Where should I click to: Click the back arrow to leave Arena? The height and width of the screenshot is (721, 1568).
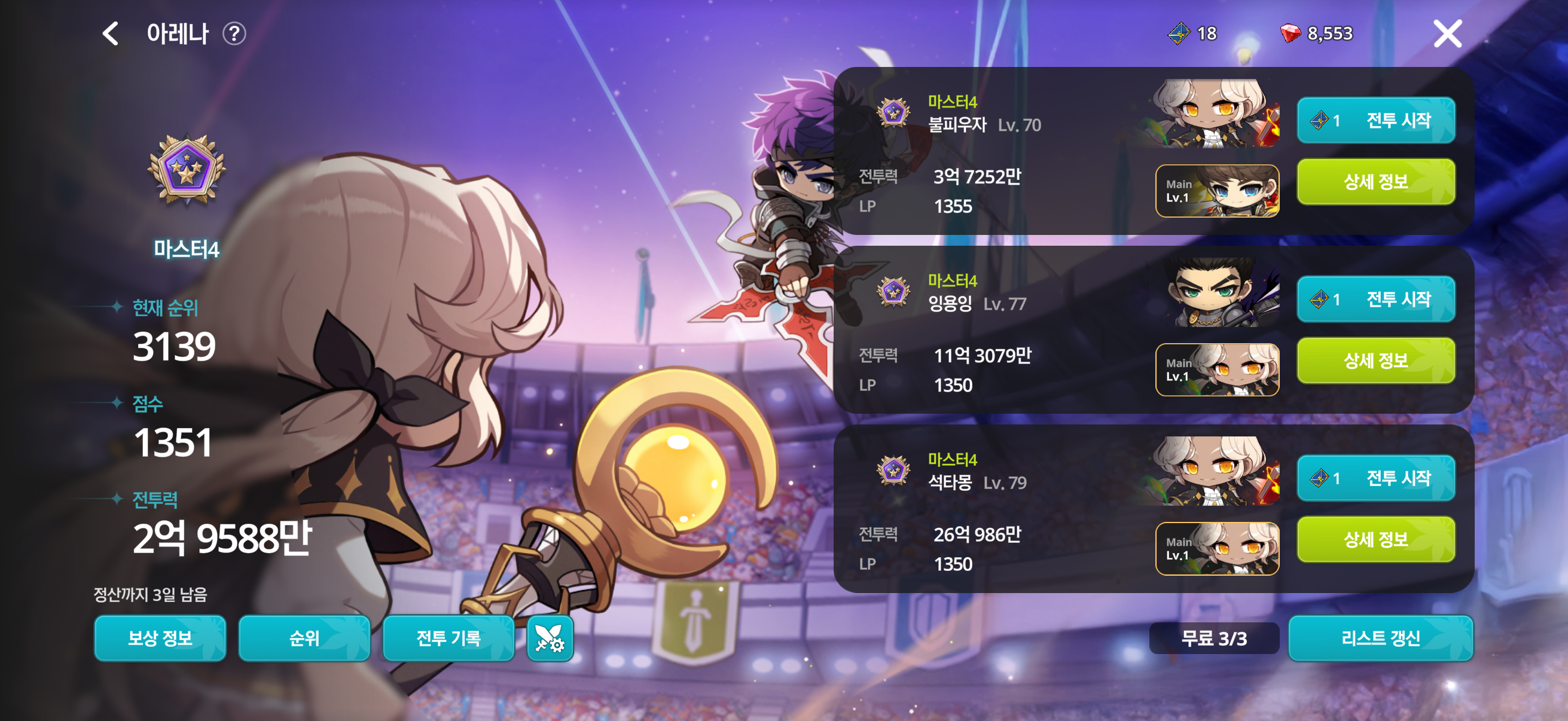click(x=109, y=33)
